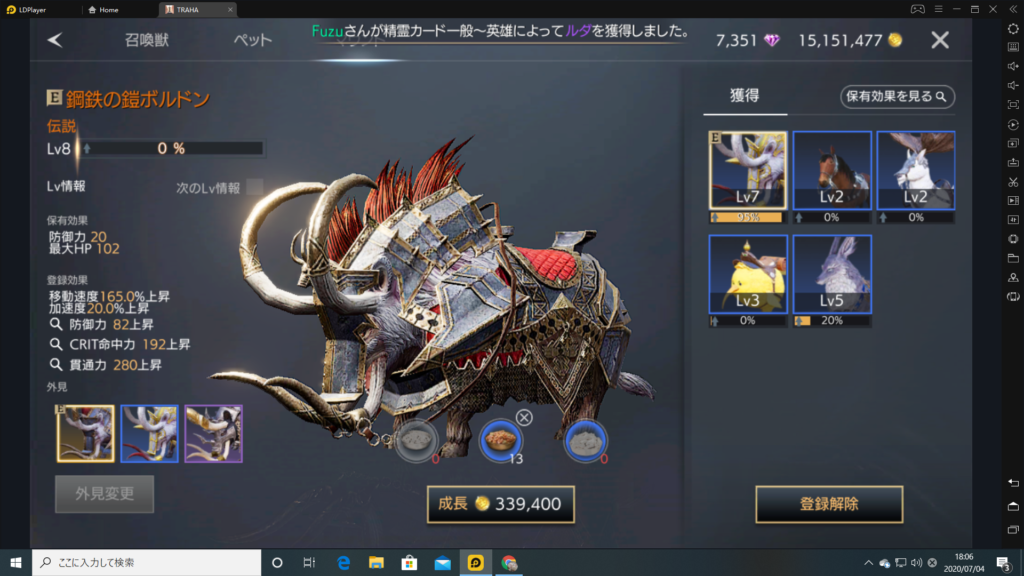Close the mount screen with X
1024x576 pixels.
tap(940, 40)
